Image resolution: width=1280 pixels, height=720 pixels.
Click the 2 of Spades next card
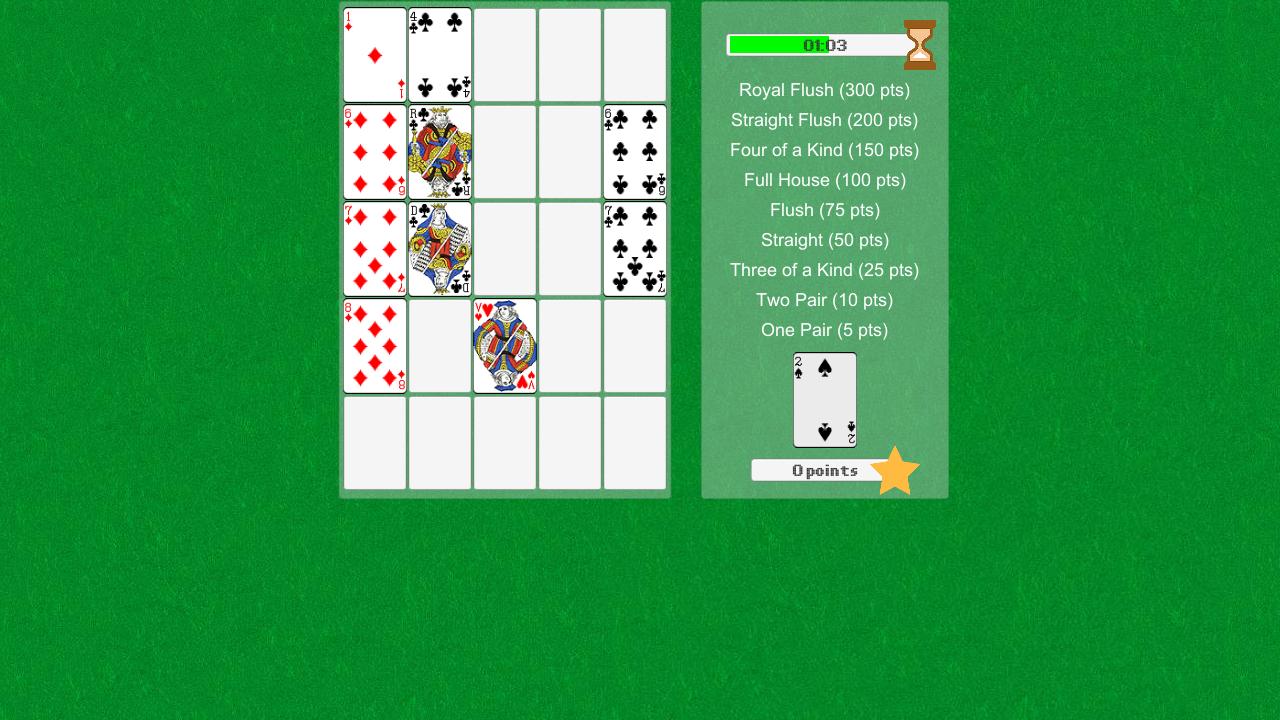[824, 400]
